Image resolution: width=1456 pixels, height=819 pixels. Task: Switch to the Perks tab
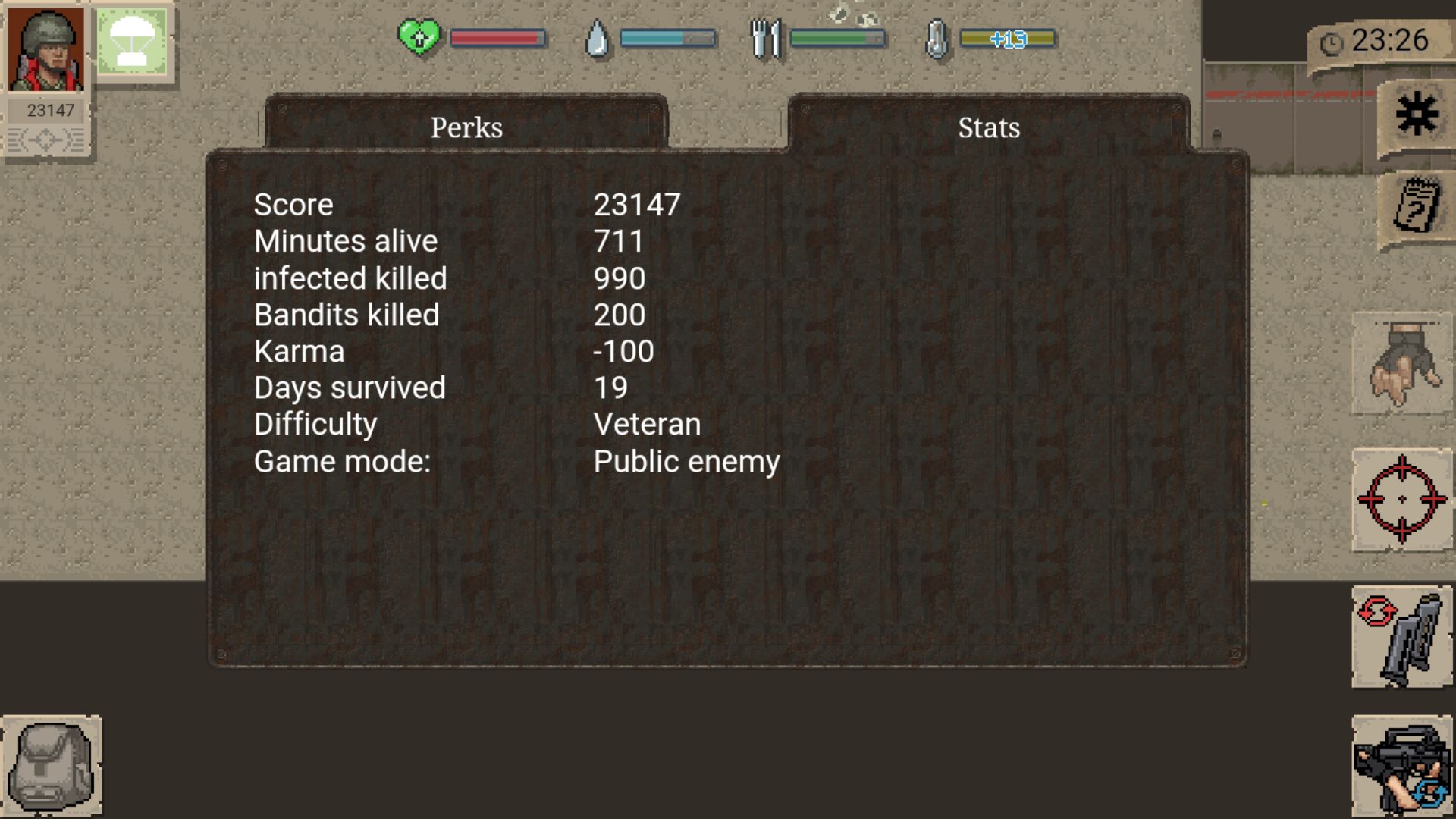click(466, 127)
